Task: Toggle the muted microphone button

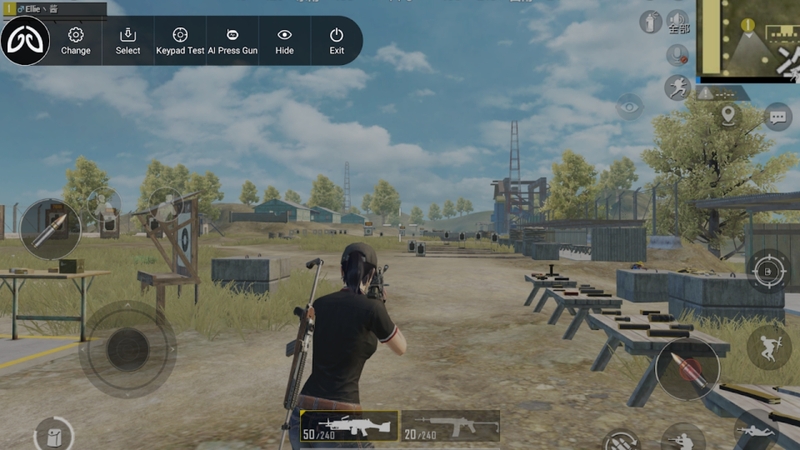Action: pos(678,54)
